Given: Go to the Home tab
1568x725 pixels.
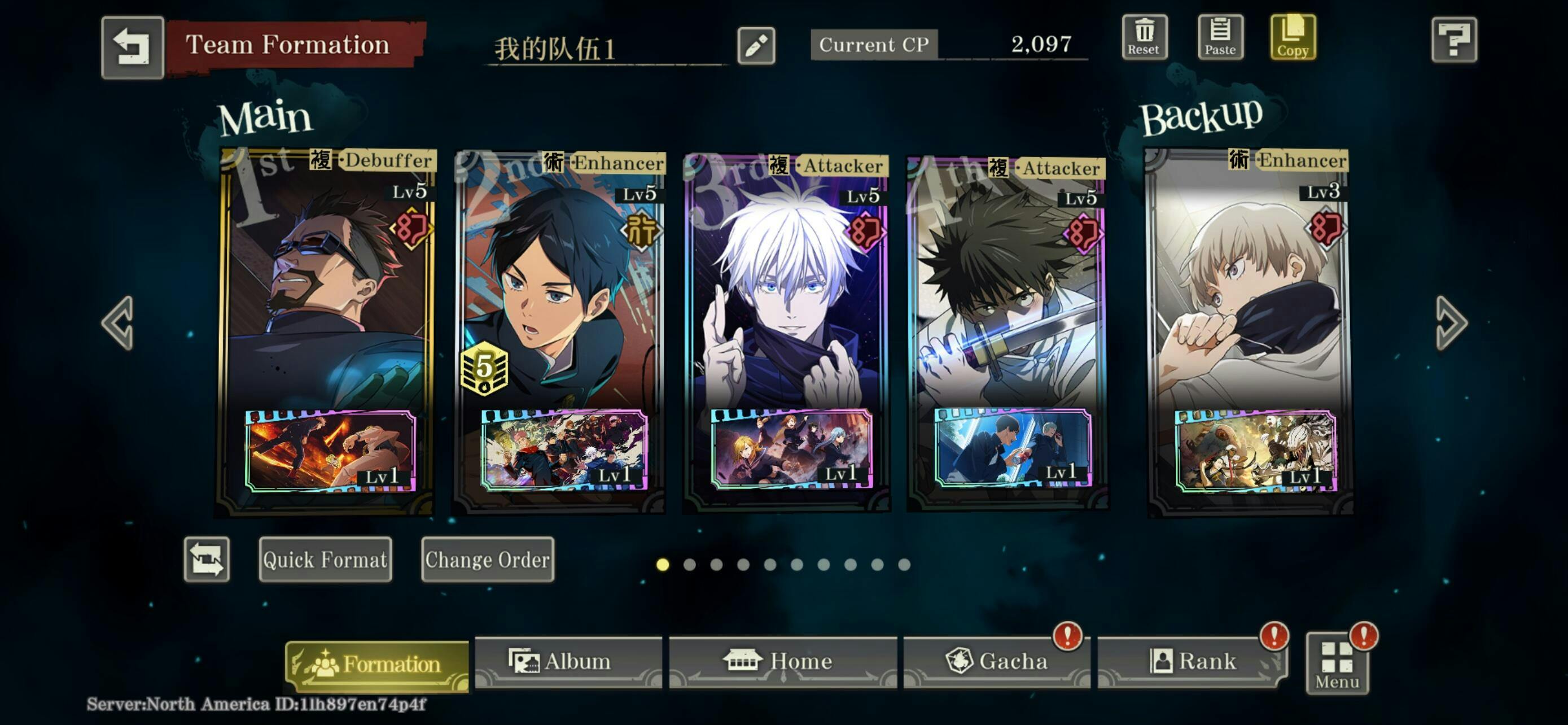Looking at the screenshot, I should pos(782,661).
